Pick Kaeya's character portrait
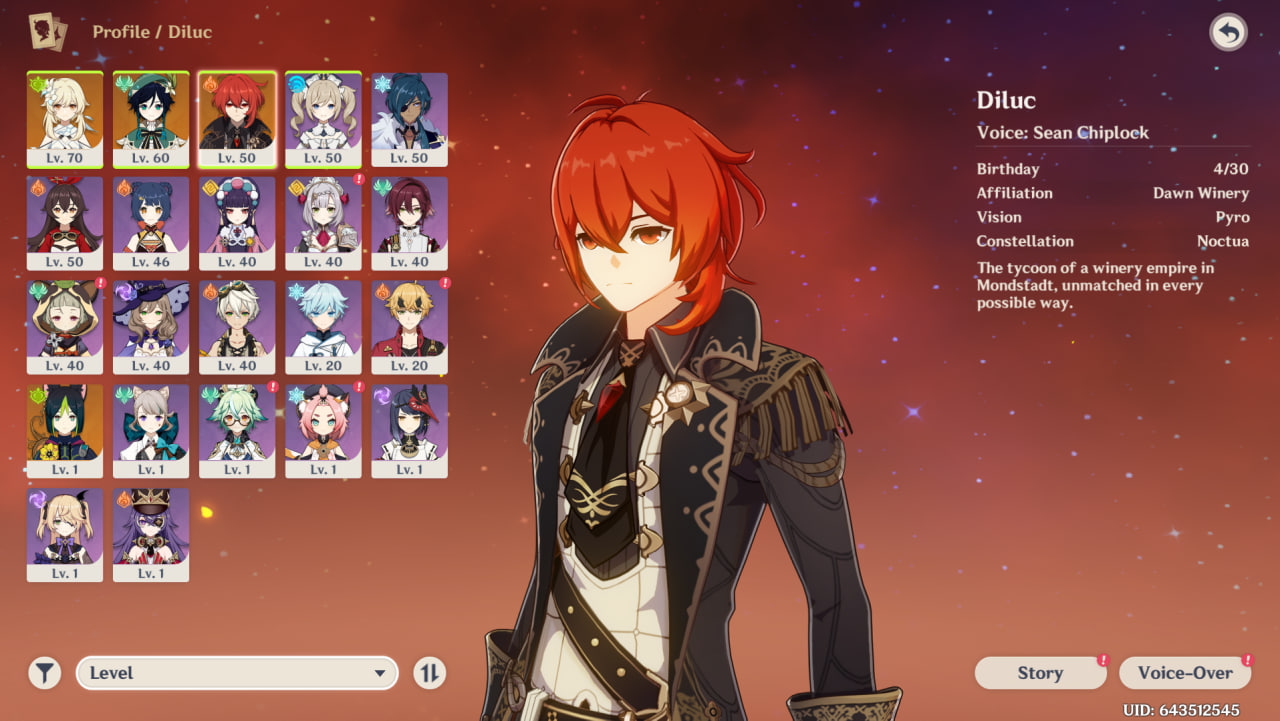1280x721 pixels. pos(409,118)
